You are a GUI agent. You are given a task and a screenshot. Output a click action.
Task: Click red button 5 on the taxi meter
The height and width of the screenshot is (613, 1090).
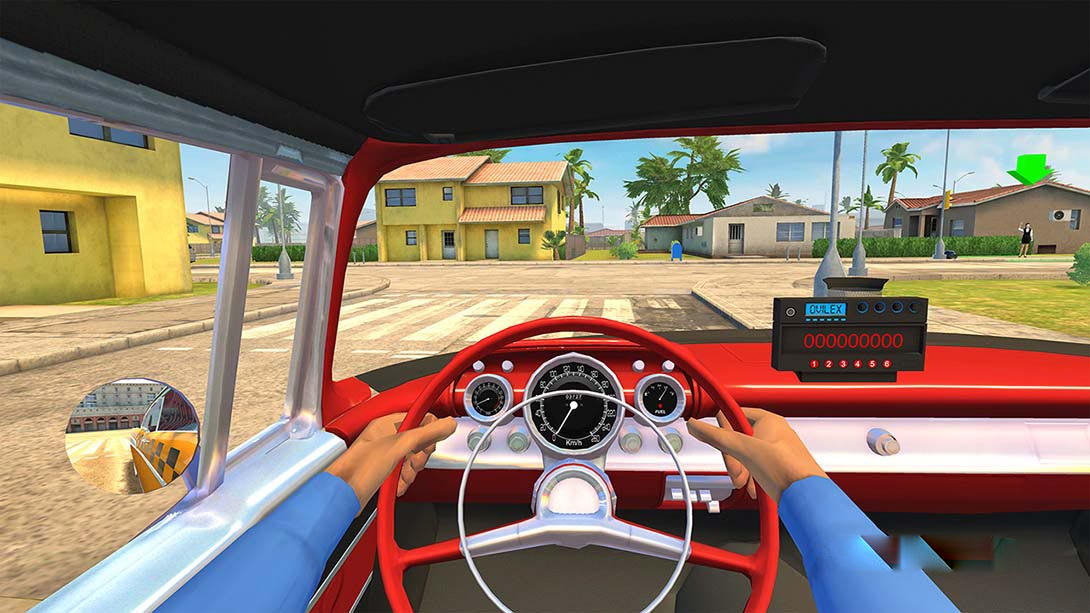pyautogui.click(x=871, y=364)
